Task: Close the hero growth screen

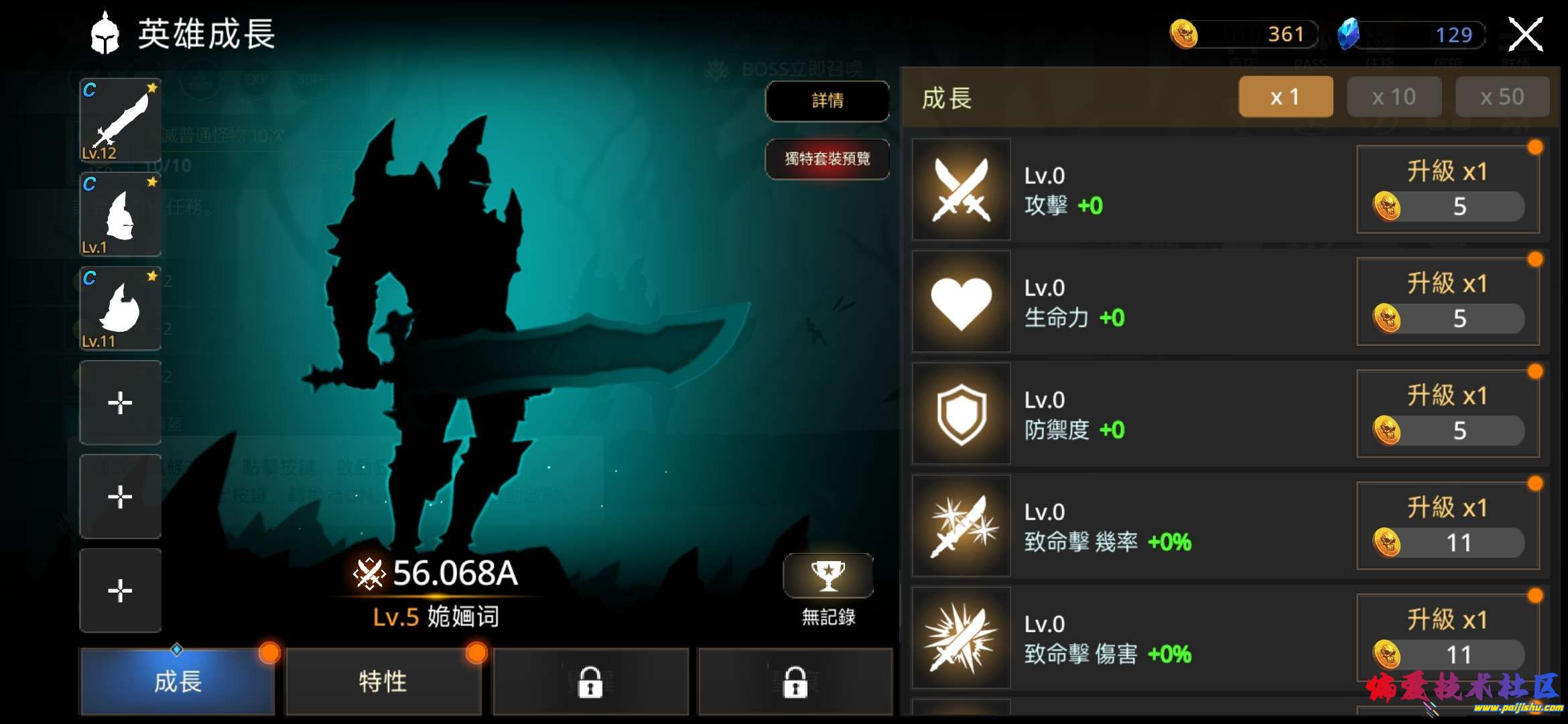Action: (x=1525, y=35)
